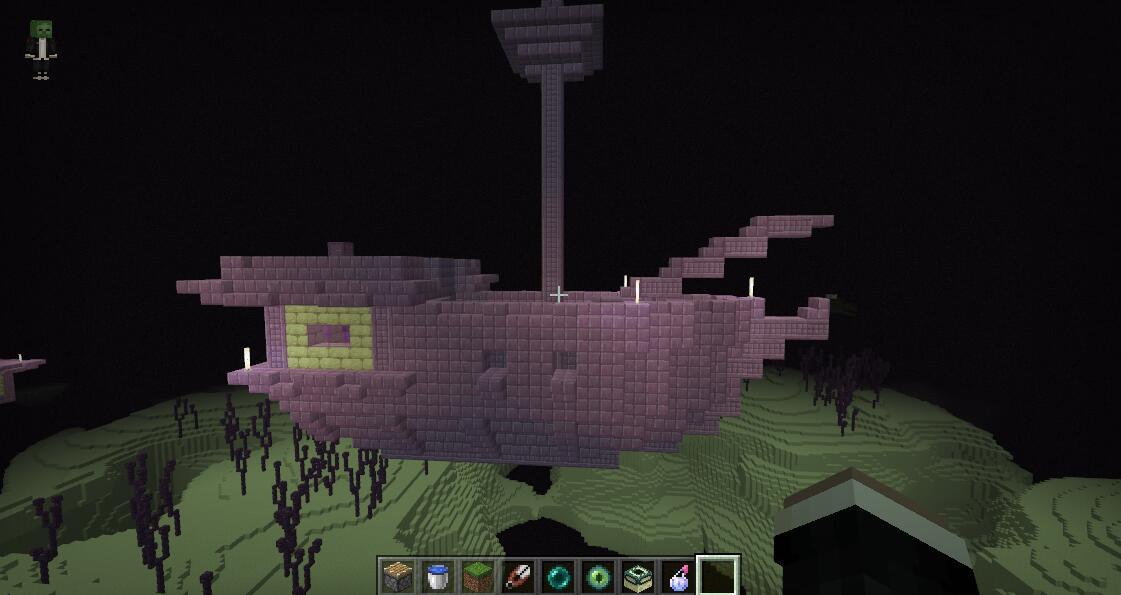Choose the grass block slot
Image resolution: width=1121 pixels, height=595 pixels.
tap(478, 577)
